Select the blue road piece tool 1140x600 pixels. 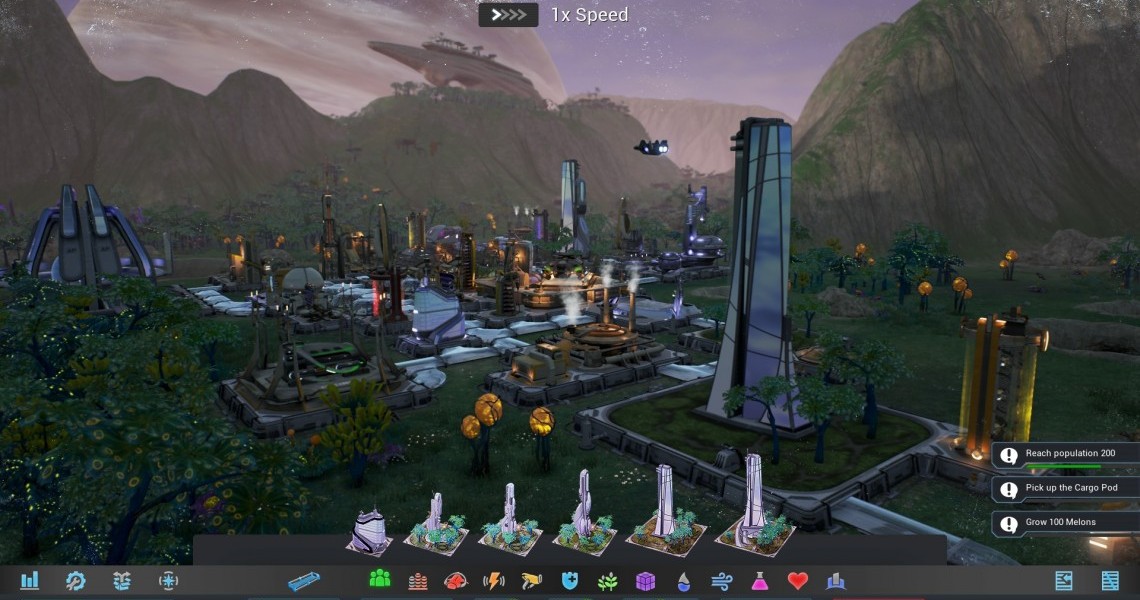point(304,580)
